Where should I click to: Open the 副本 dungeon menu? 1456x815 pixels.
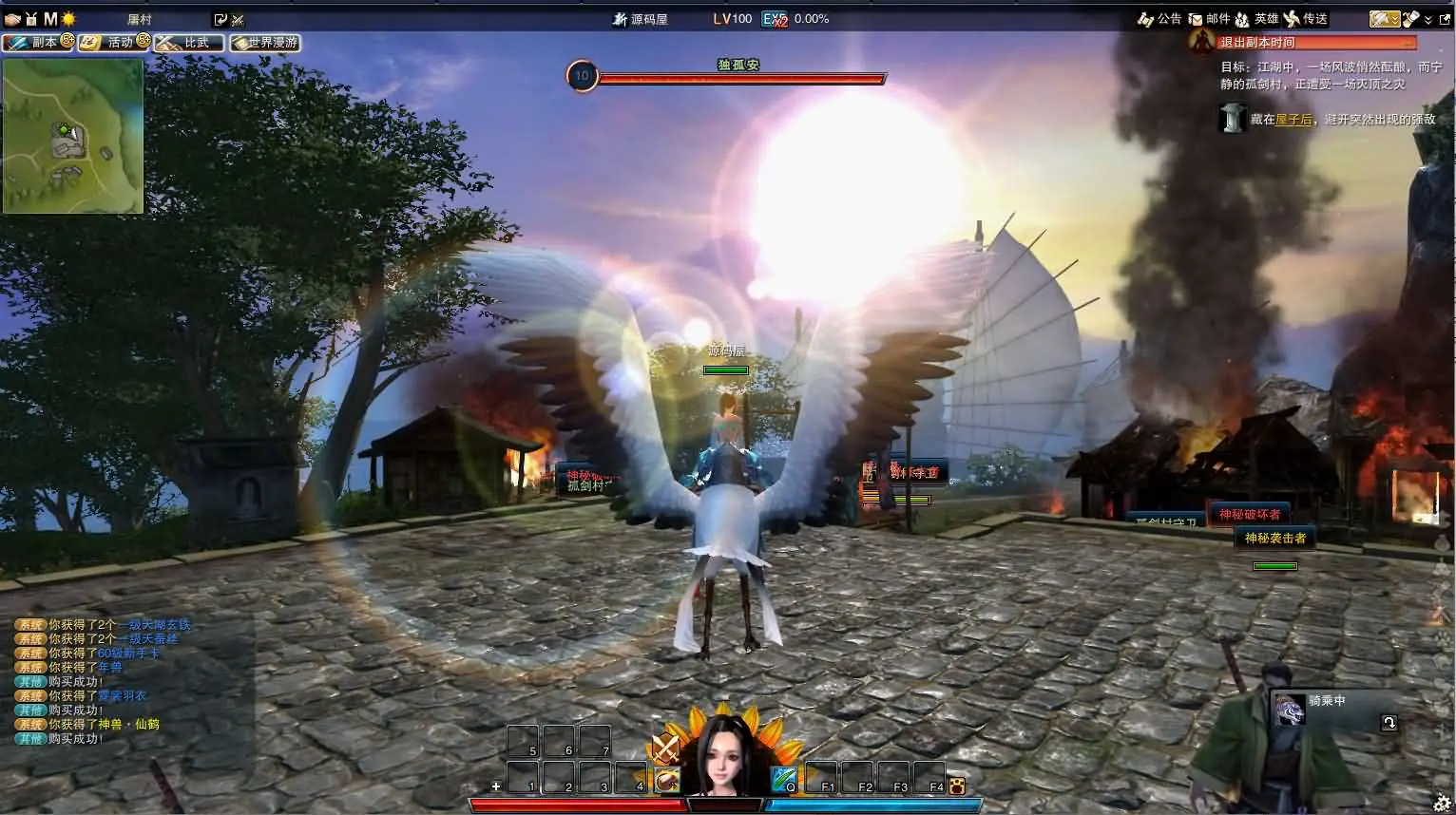click(x=38, y=43)
